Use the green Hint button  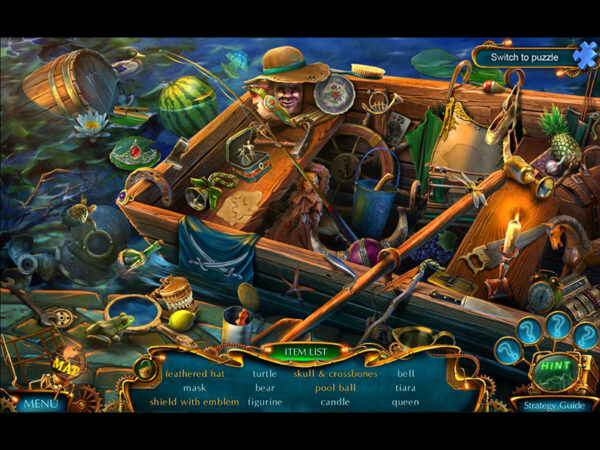[x=552, y=366]
